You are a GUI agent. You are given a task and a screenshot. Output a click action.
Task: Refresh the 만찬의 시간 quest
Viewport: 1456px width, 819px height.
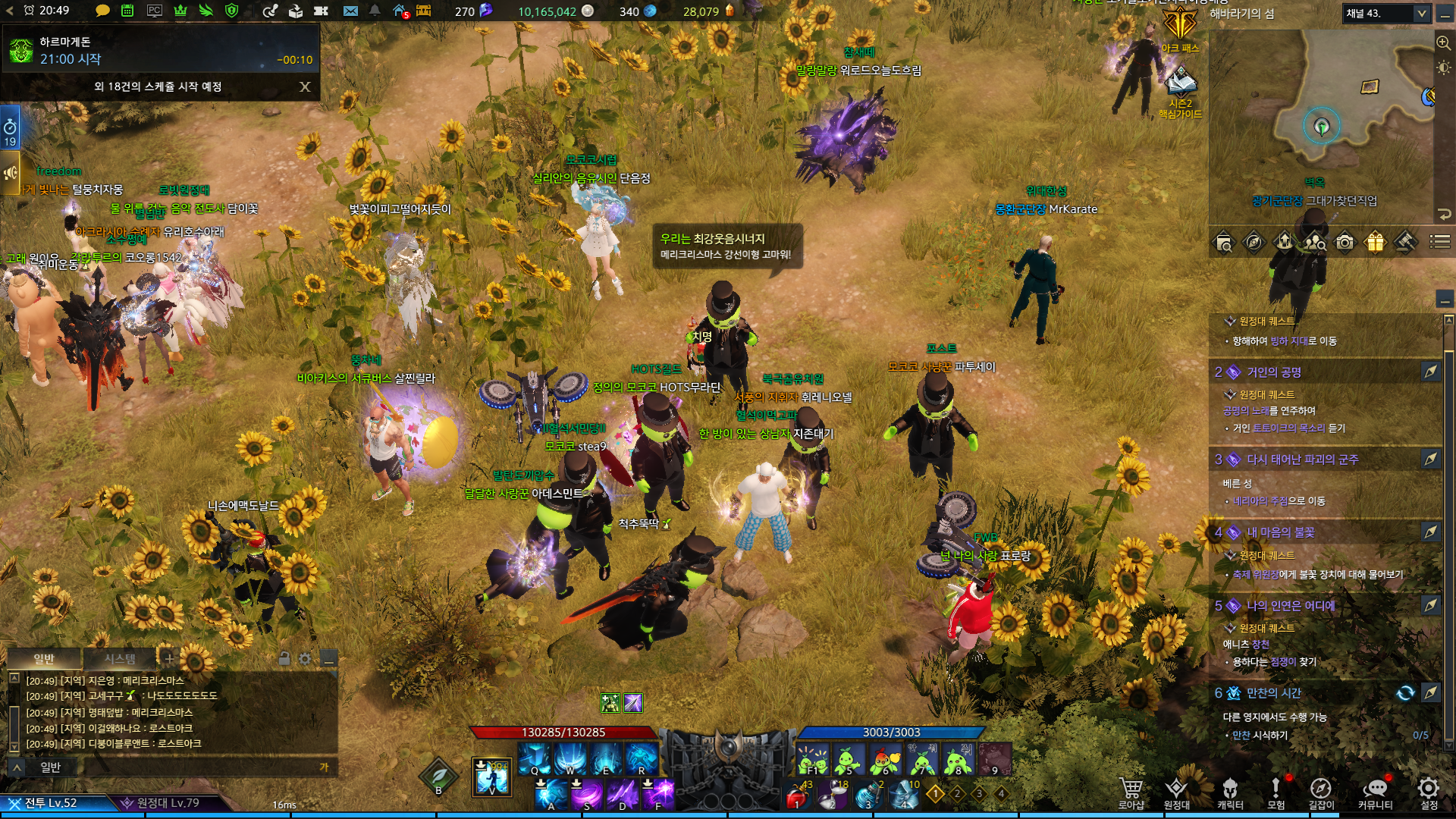pos(1405,692)
